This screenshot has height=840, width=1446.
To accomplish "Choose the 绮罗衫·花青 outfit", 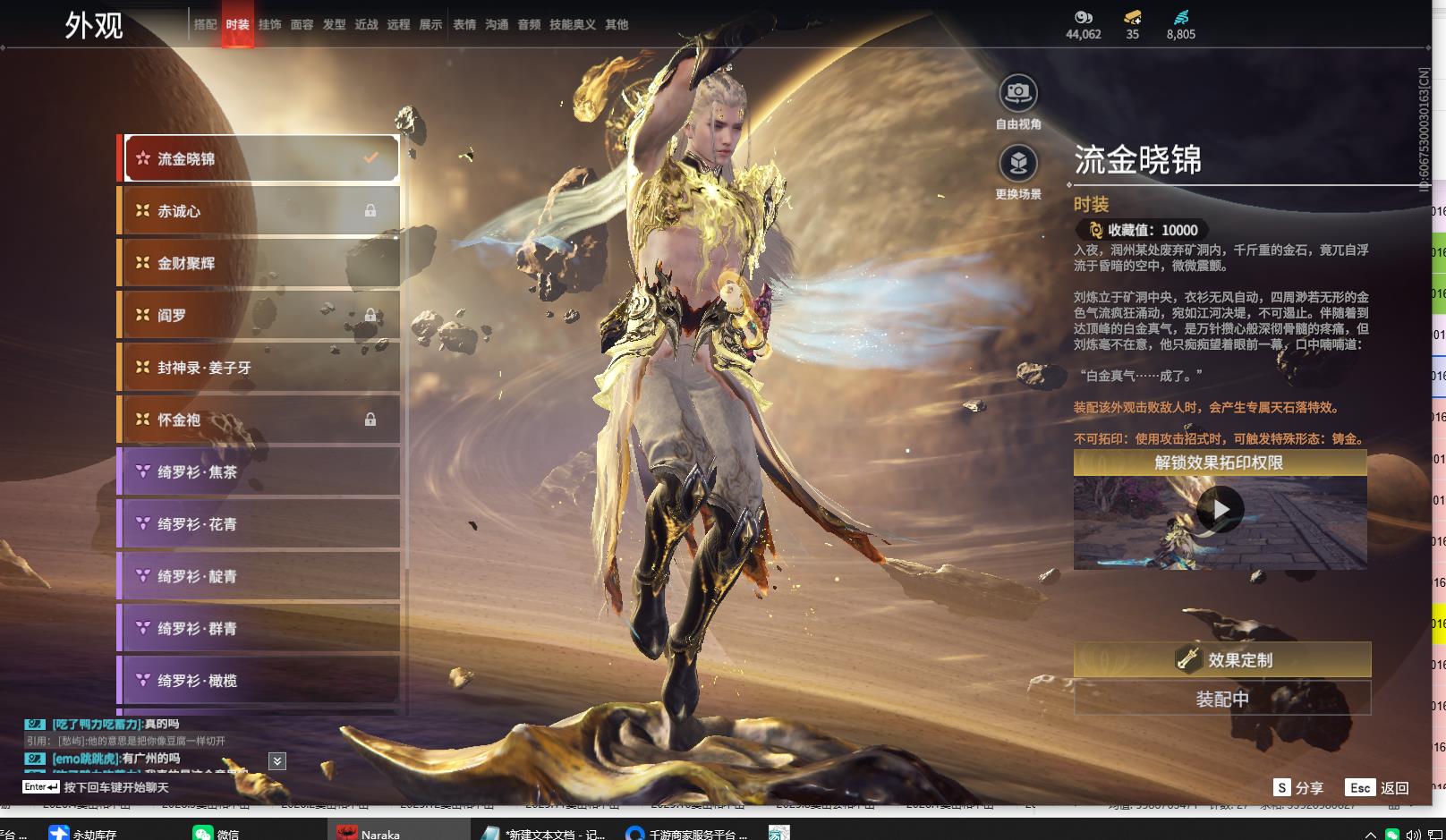I will pos(259,524).
